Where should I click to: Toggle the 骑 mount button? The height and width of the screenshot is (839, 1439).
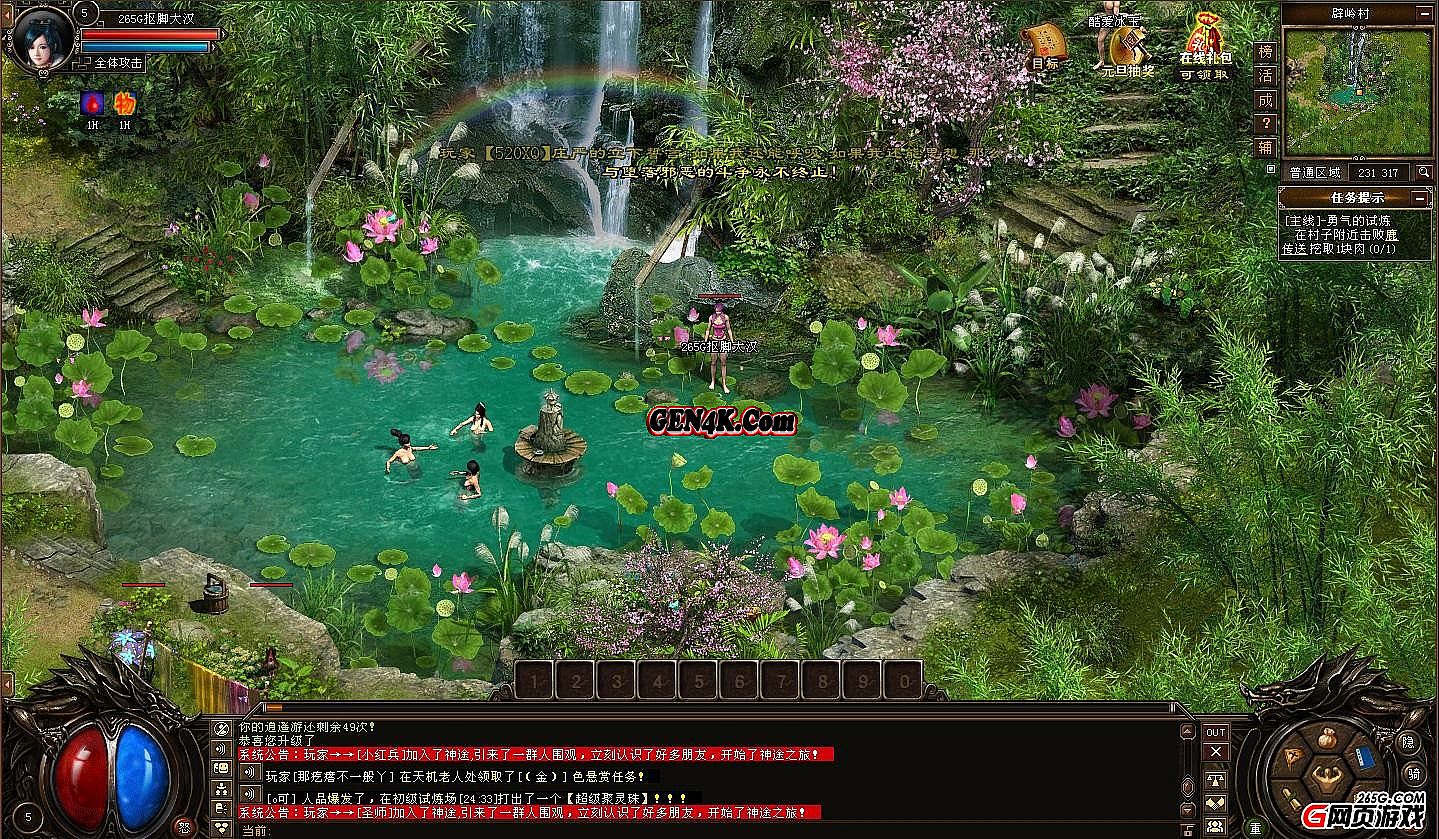tap(1413, 774)
